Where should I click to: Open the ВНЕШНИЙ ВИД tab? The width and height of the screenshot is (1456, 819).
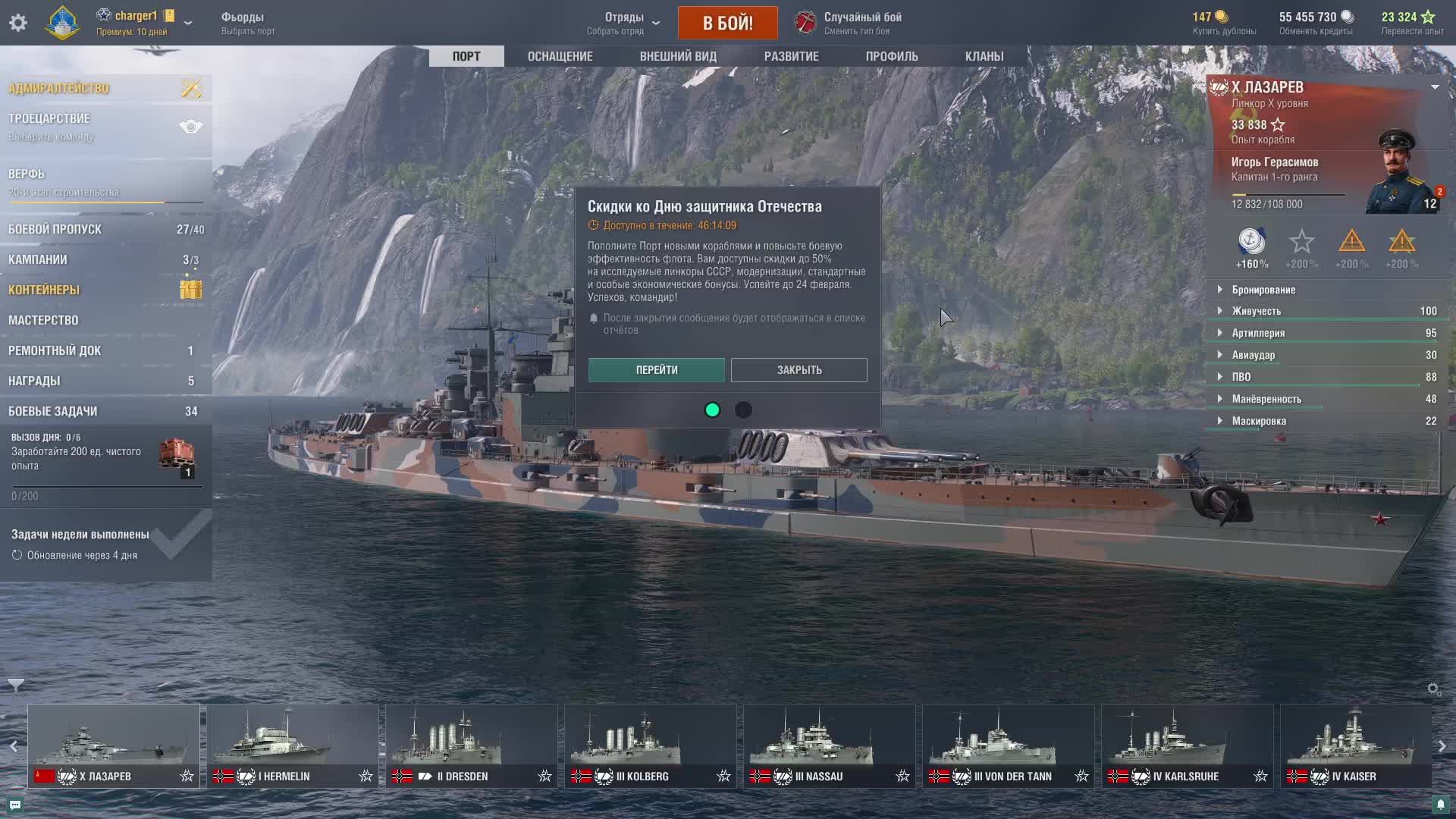[678, 56]
